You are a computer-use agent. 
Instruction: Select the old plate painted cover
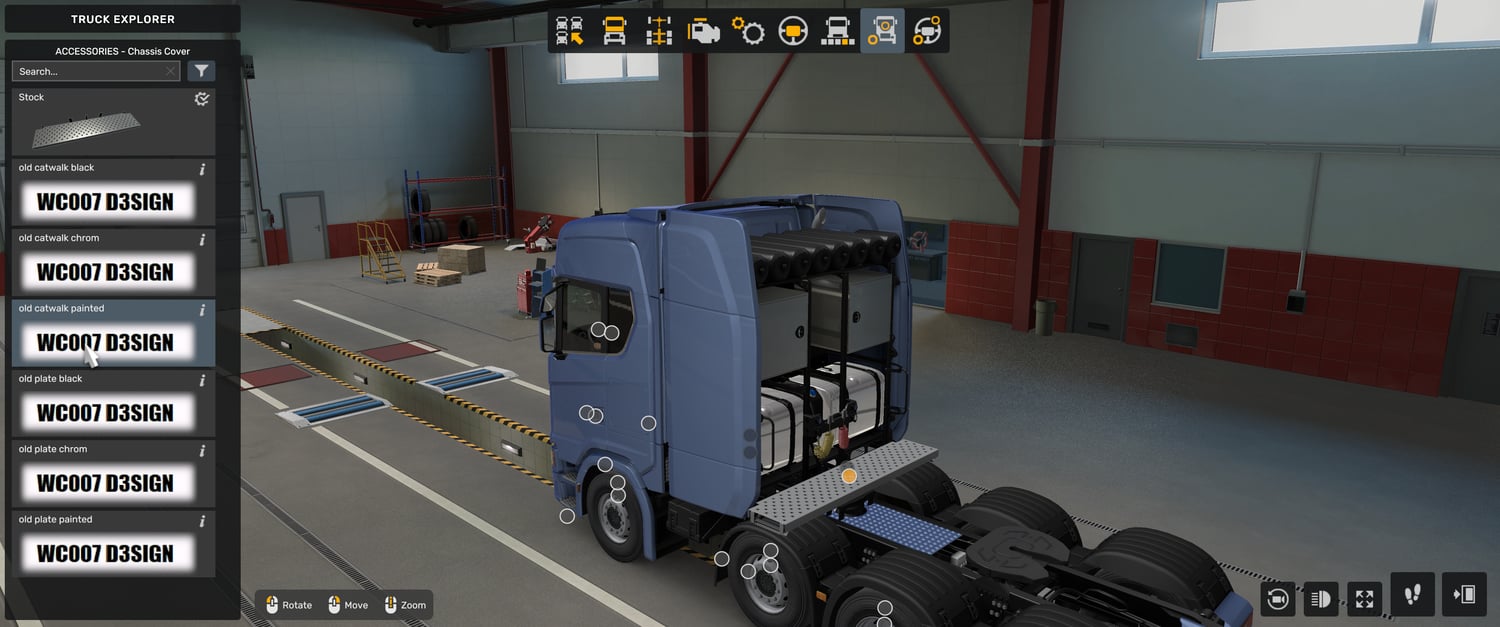pyautogui.click(x=113, y=545)
